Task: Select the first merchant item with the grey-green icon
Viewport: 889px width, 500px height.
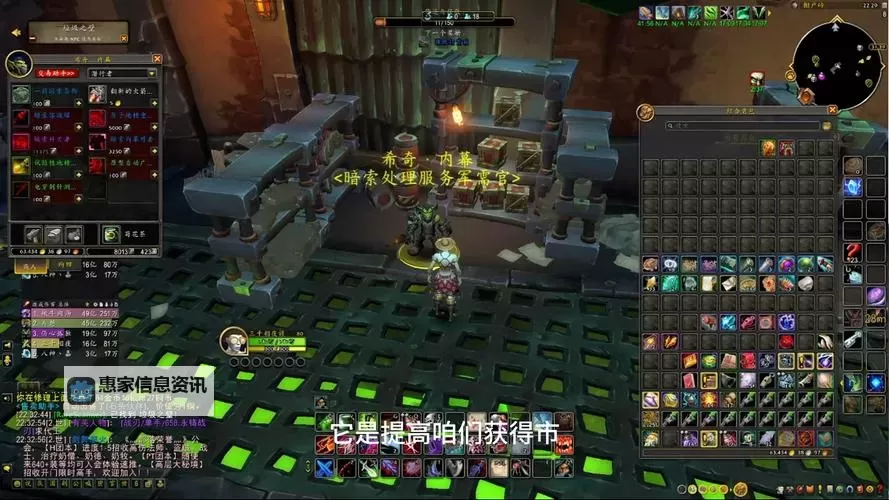Action: point(21,94)
